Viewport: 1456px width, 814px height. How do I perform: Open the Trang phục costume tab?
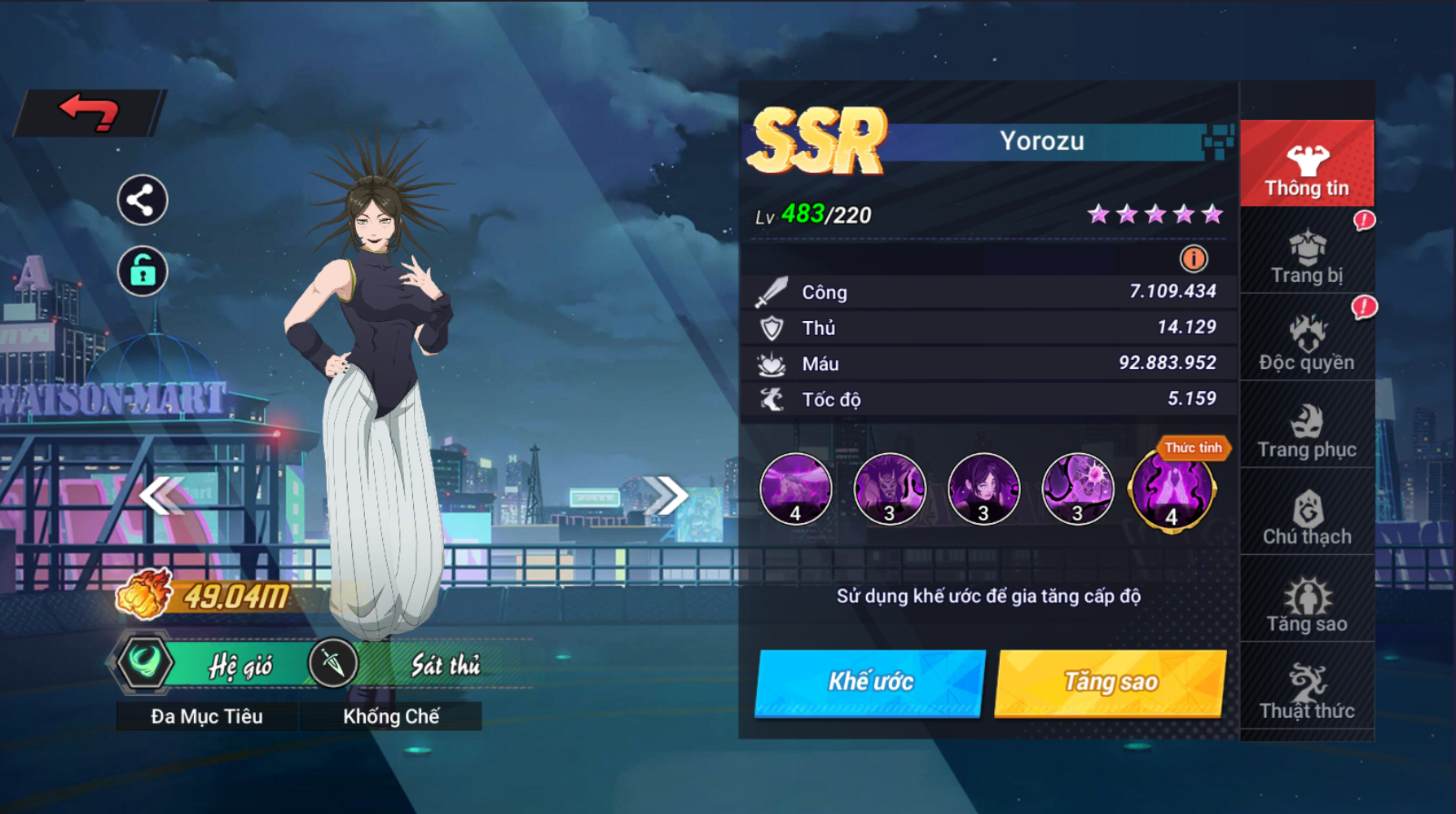pos(1306,430)
